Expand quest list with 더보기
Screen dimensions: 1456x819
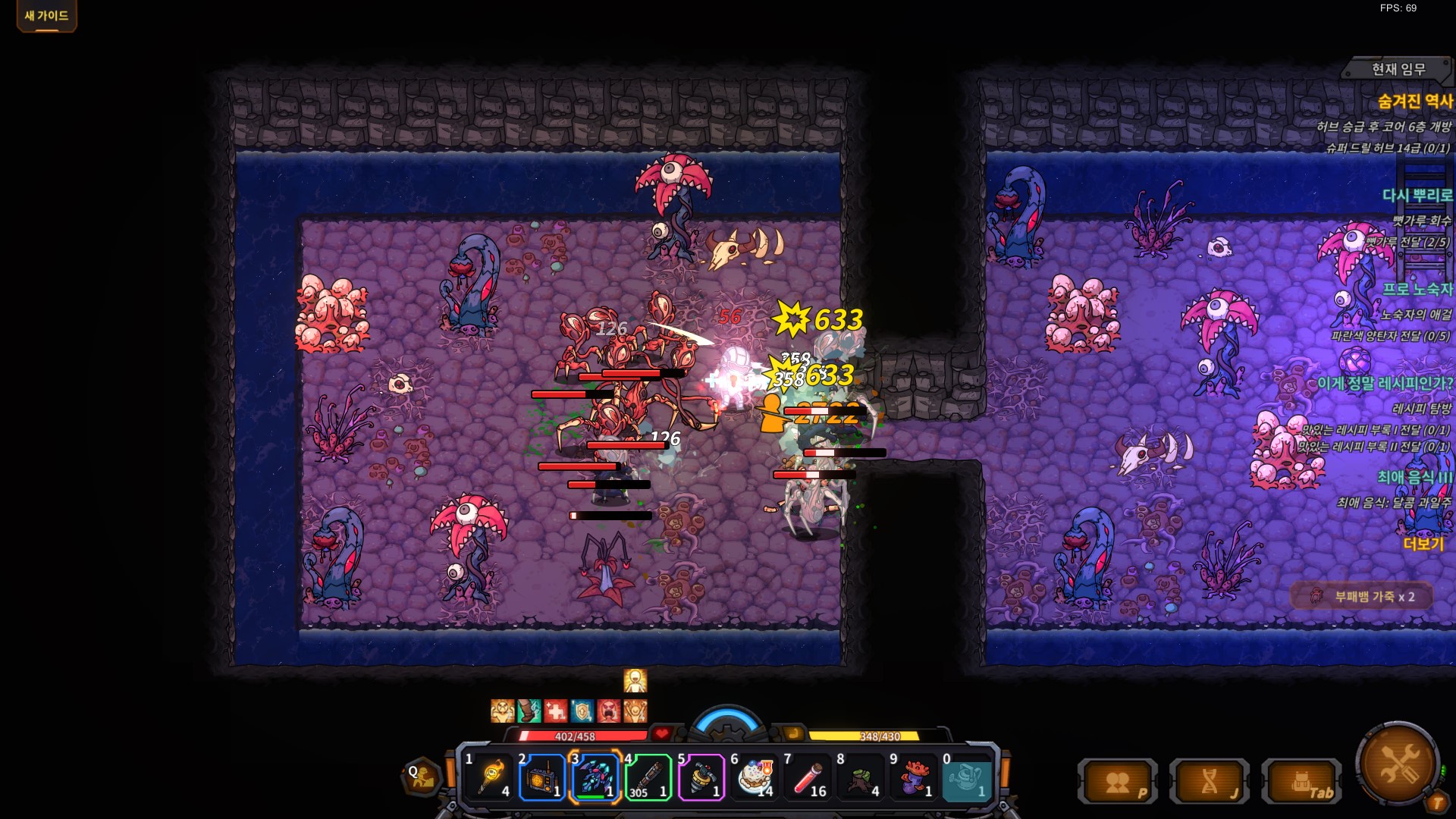coord(1423,544)
